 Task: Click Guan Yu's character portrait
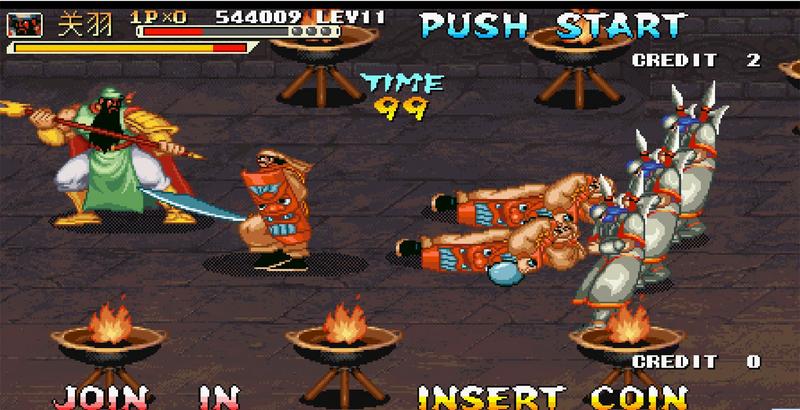coord(31,22)
